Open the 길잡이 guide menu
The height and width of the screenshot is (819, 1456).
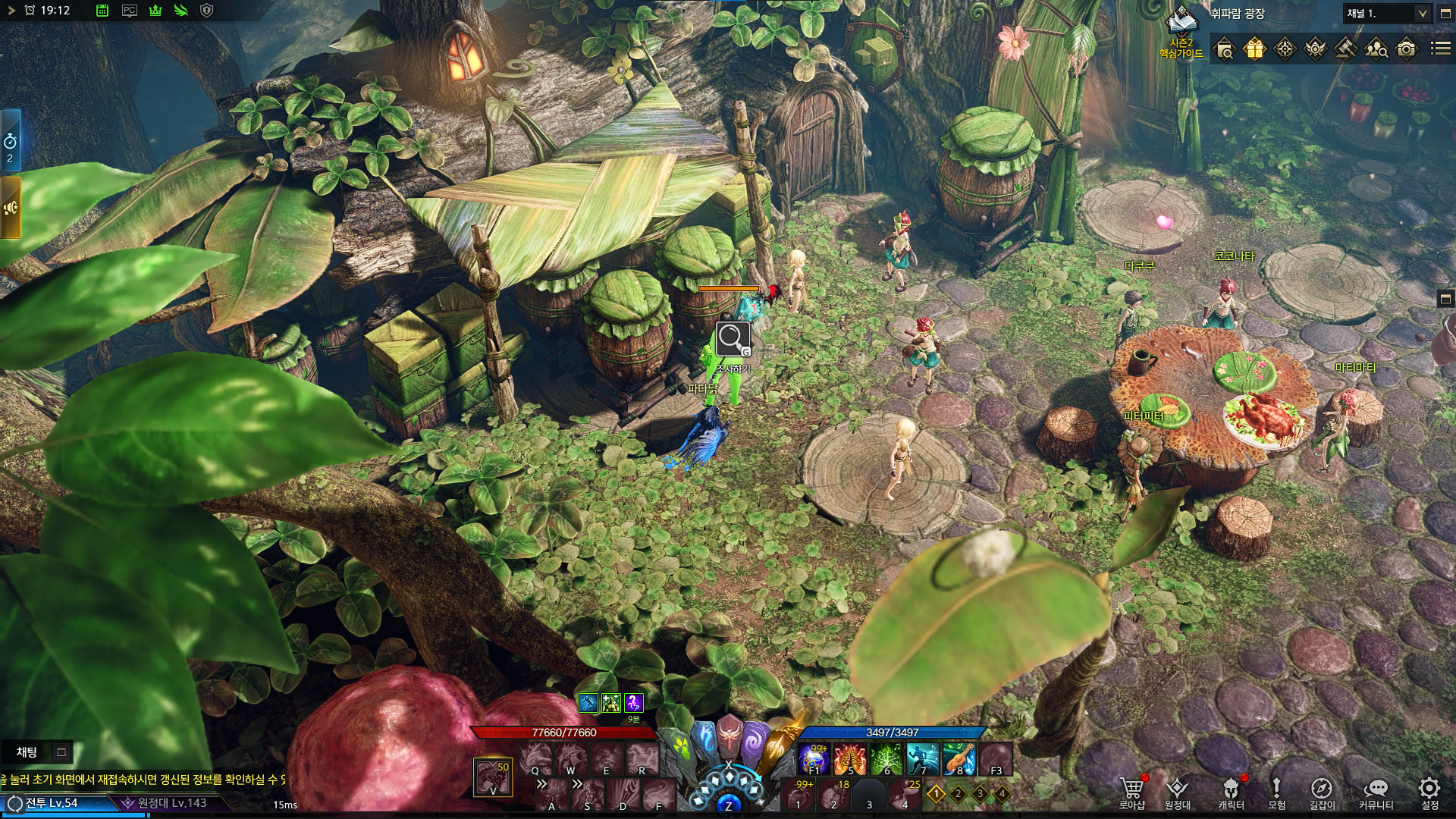point(1321,791)
